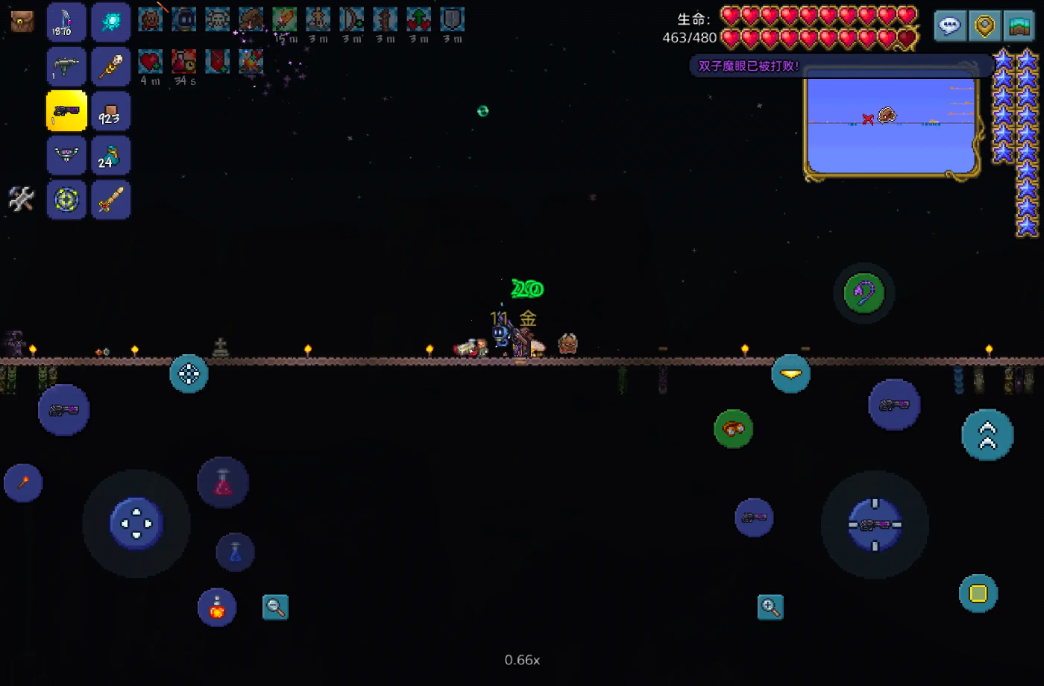This screenshot has height=686, width=1044.
Task: Use the red healing potion quick button
Action: [x=223, y=482]
